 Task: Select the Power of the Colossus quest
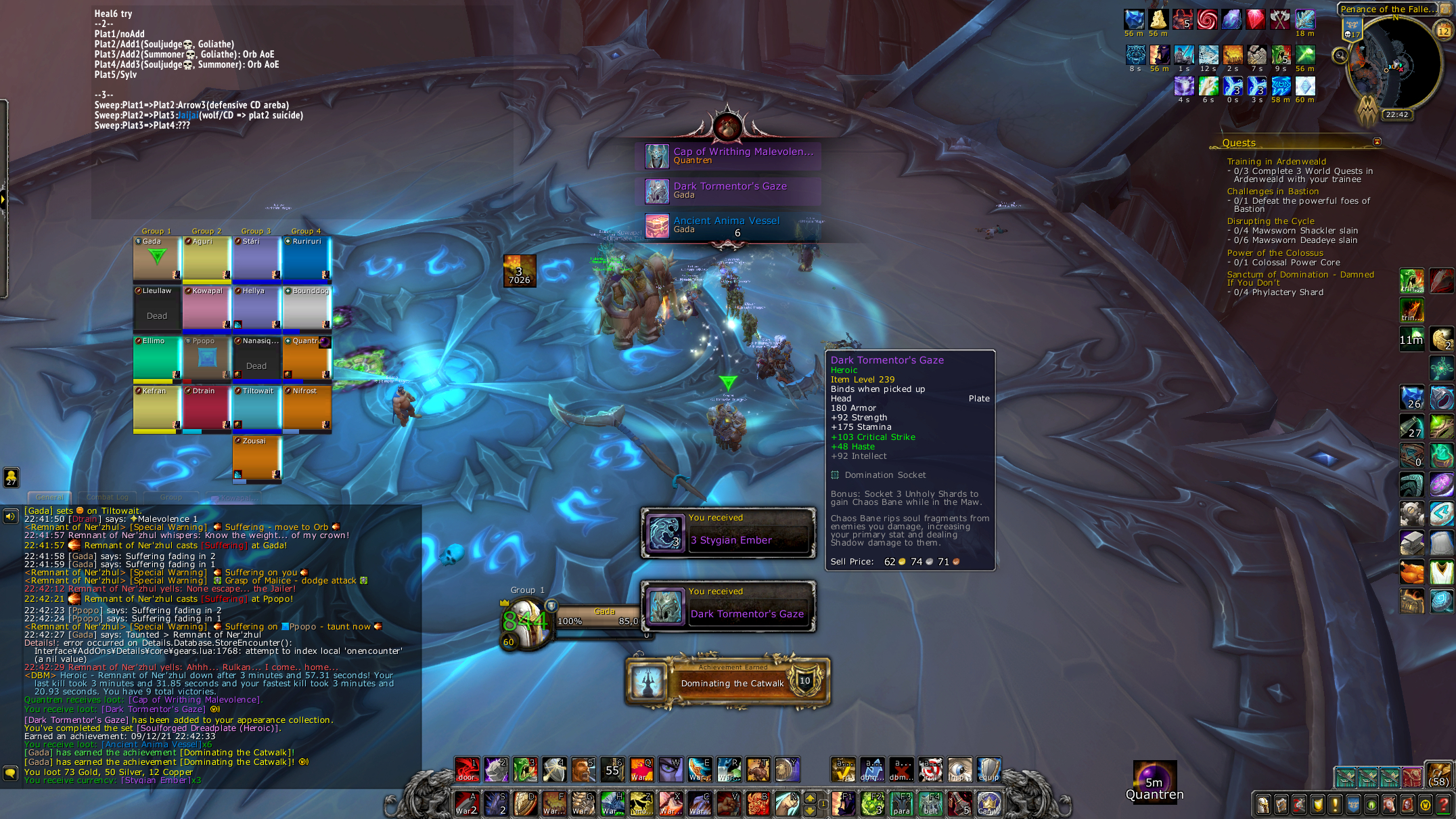click(1275, 253)
